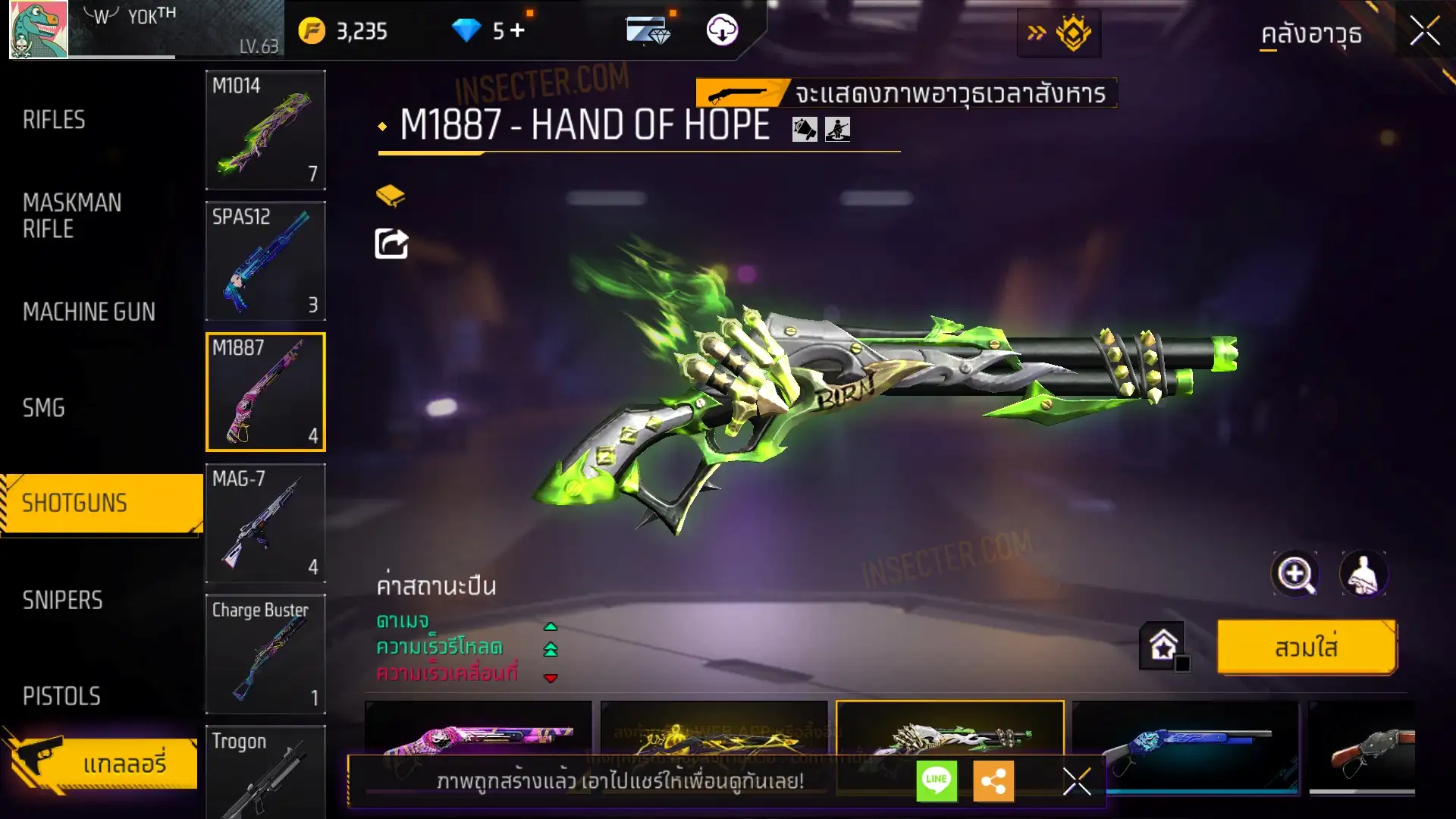Open the PISTOLS category
Screen dimensions: 1456x819
tap(61, 696)
